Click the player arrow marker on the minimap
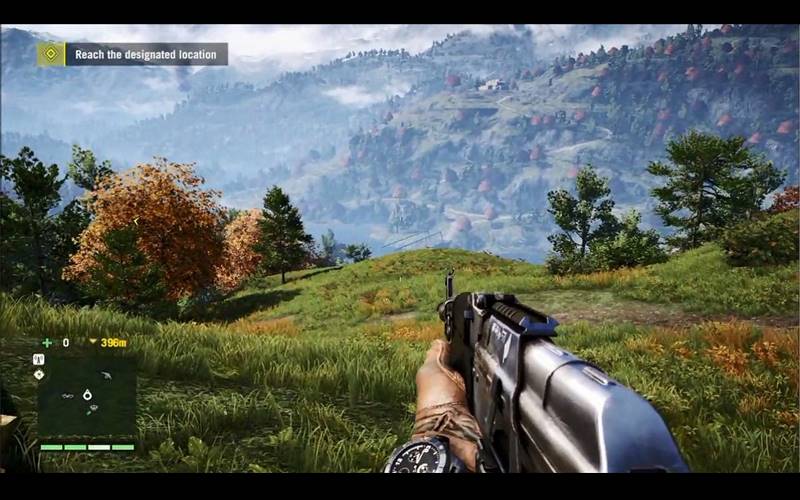 click(87, 395)
